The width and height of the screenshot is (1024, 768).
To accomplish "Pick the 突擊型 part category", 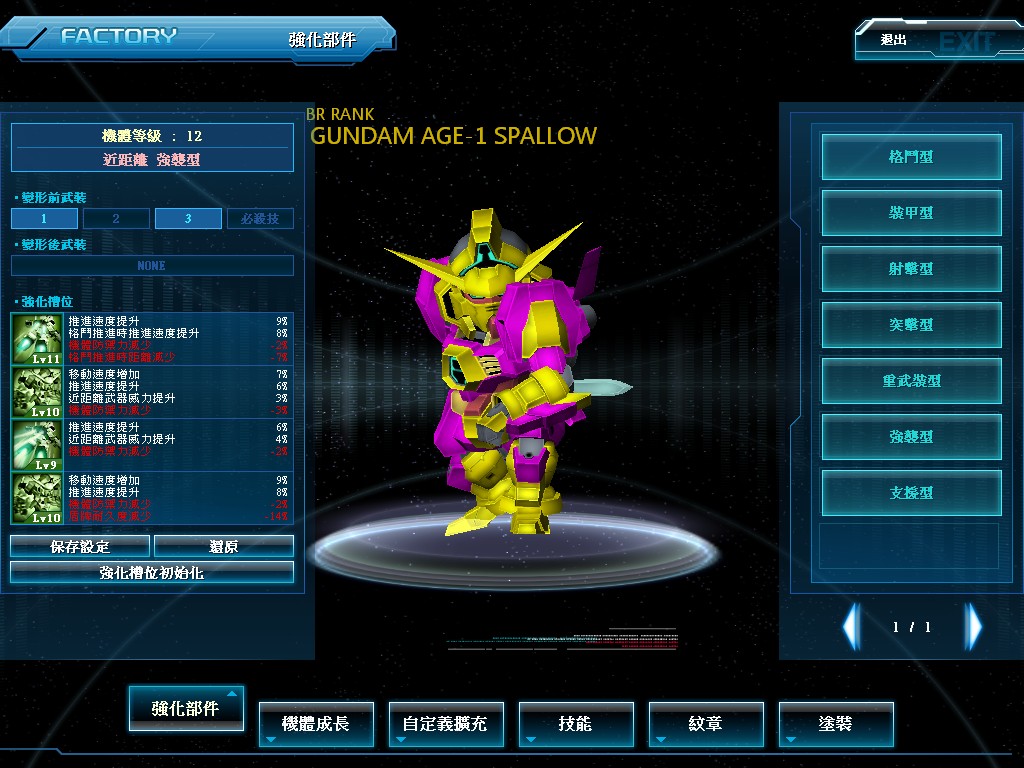I will [x=911, y=325].
